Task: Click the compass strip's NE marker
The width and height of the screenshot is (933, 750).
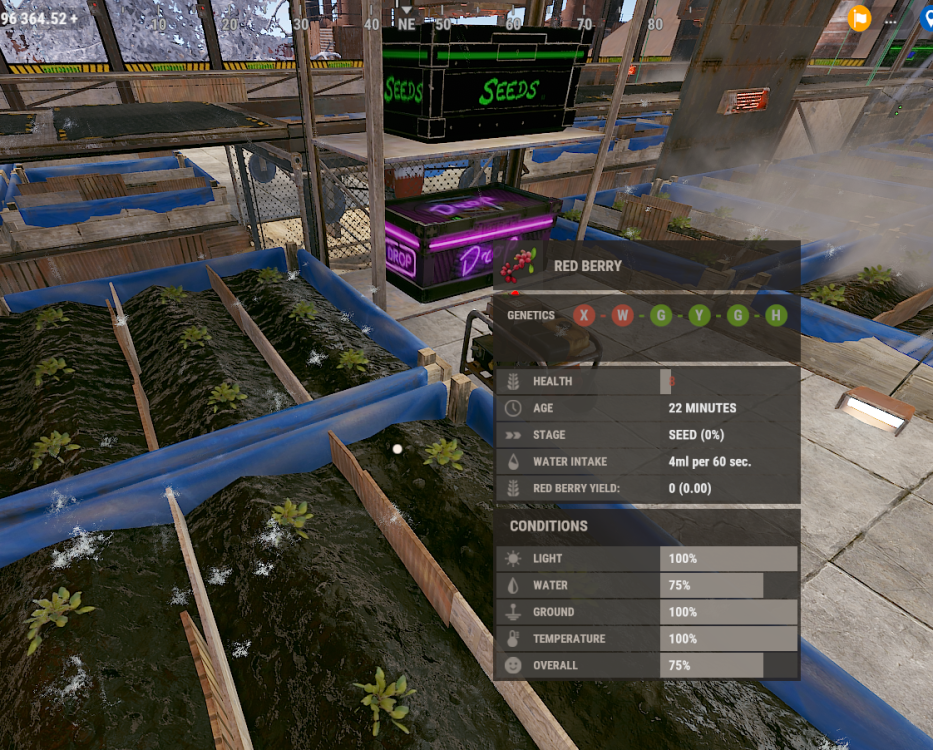Action: pyautogui.click(x=406, y=23)
